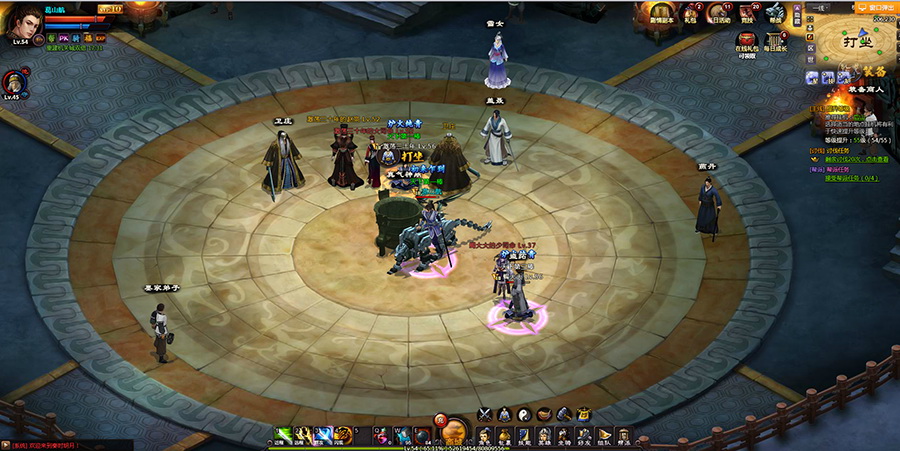Screen dimensions: 900x451
Task: Open the 礼包 gift pack icon
Action: pos(690,12)
